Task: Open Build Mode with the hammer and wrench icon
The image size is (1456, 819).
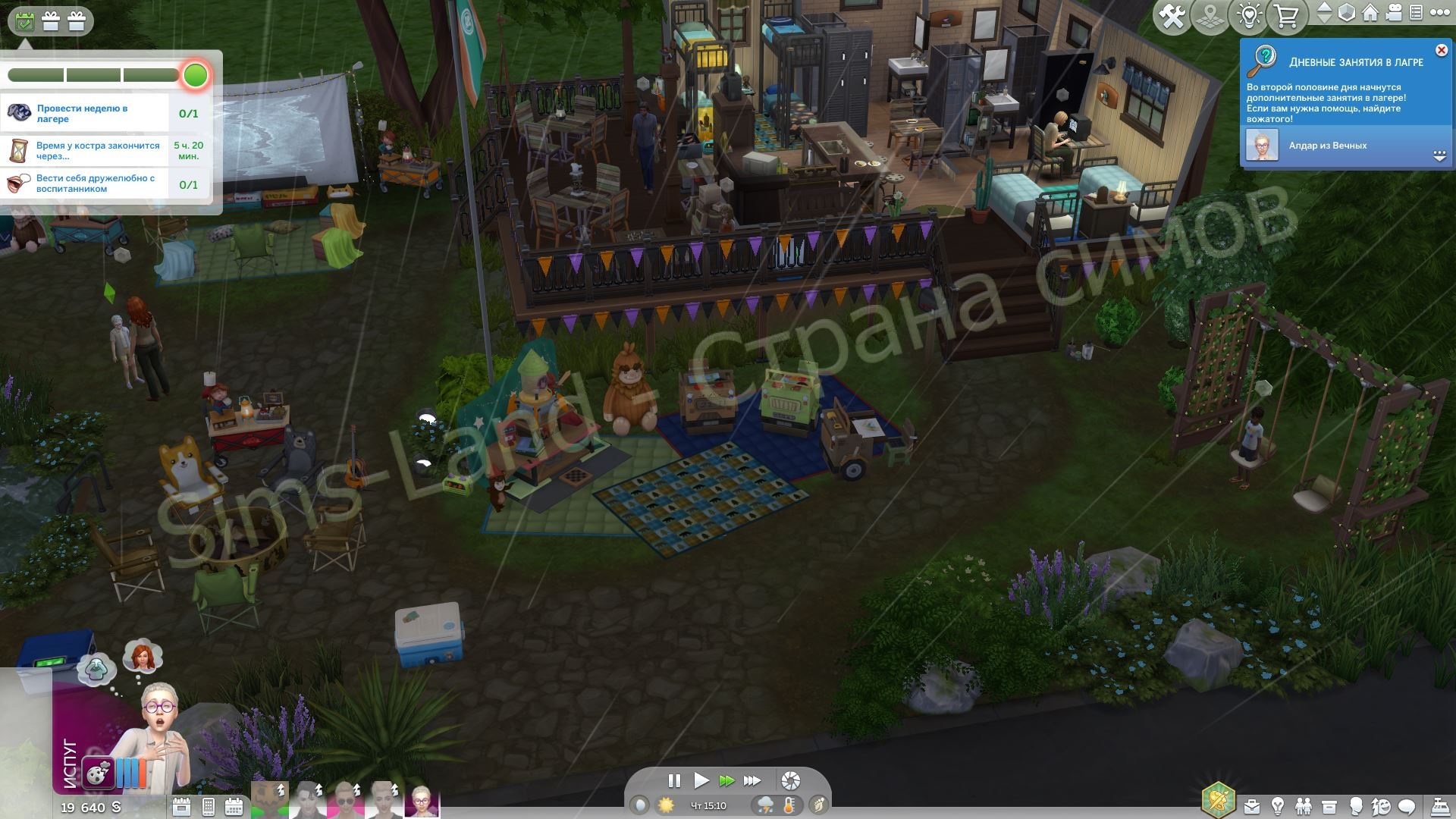Action: (x=1172, y=13)
